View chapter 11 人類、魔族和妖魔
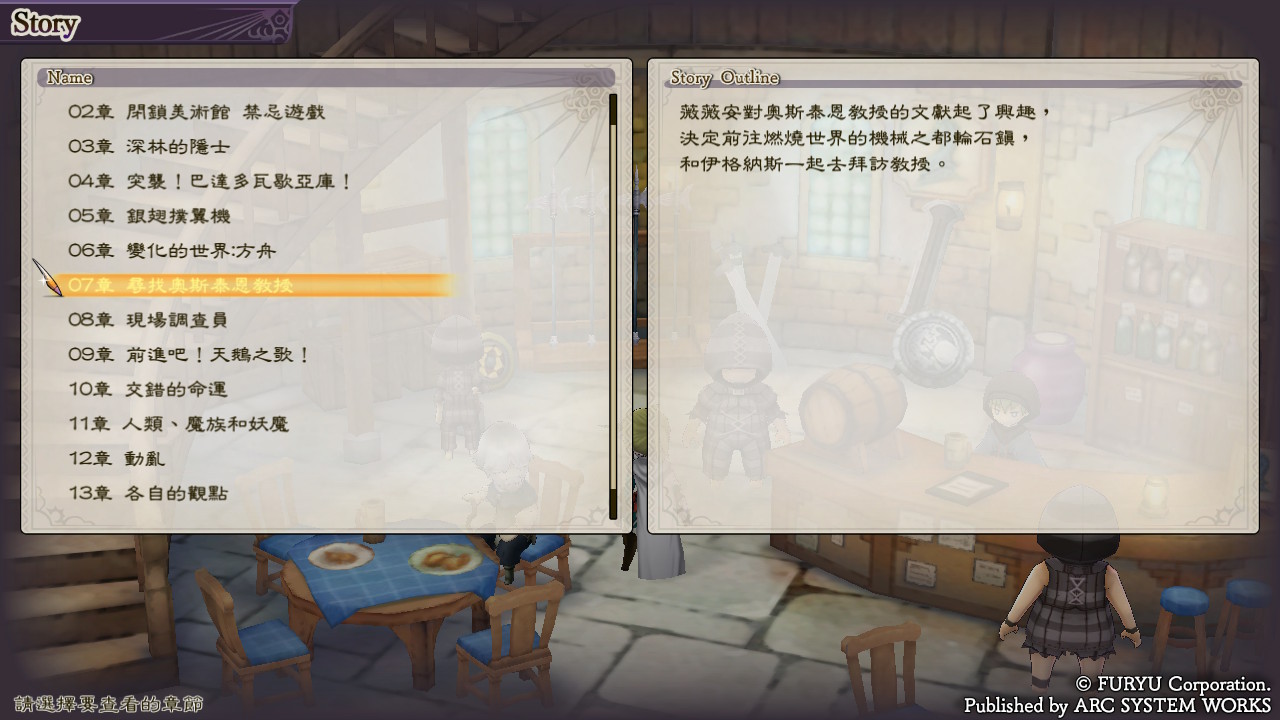The height and width of the screenshot is (720, 1280). tap(178, 424)
